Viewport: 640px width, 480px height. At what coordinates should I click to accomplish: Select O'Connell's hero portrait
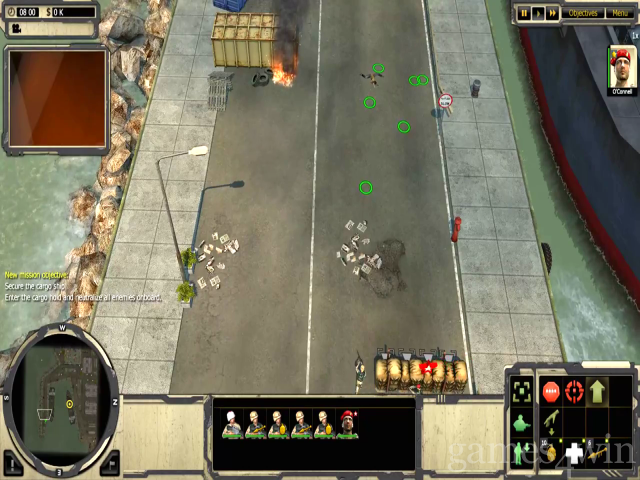(622, 66)
